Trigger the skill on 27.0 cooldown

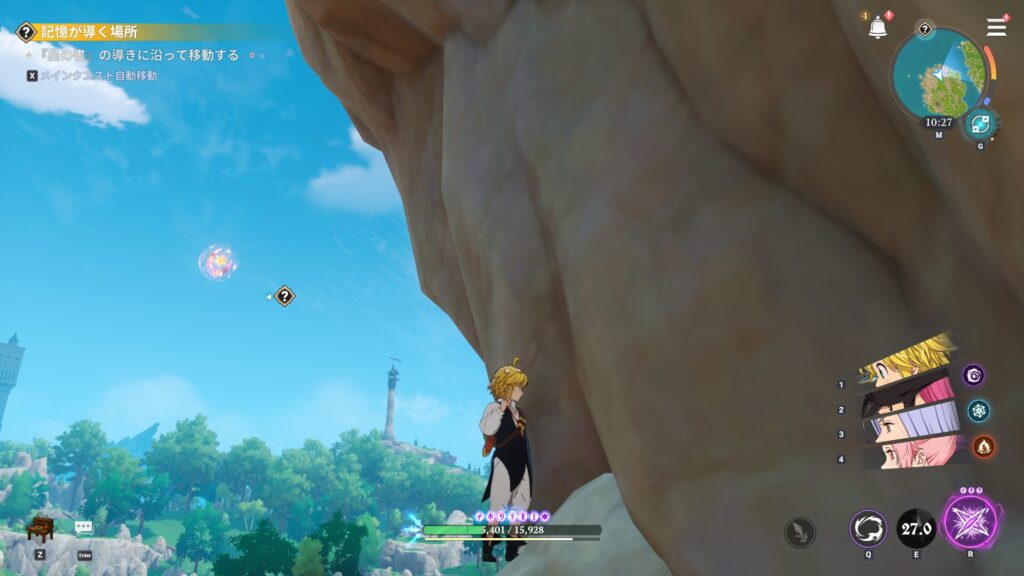(x=916, y=528)
